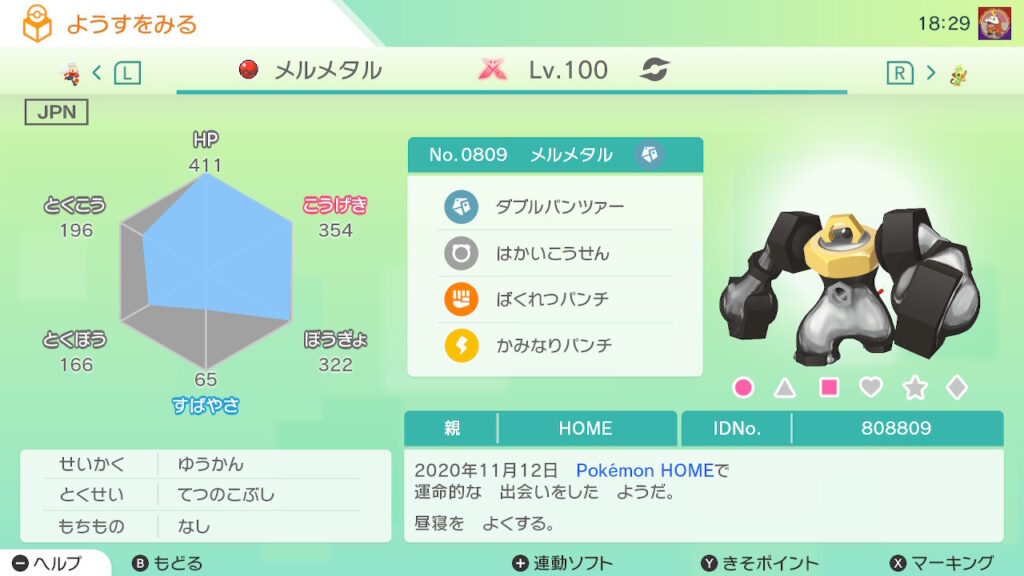
Task: Open the マーキング marking editor
Action: coord(941,563)
